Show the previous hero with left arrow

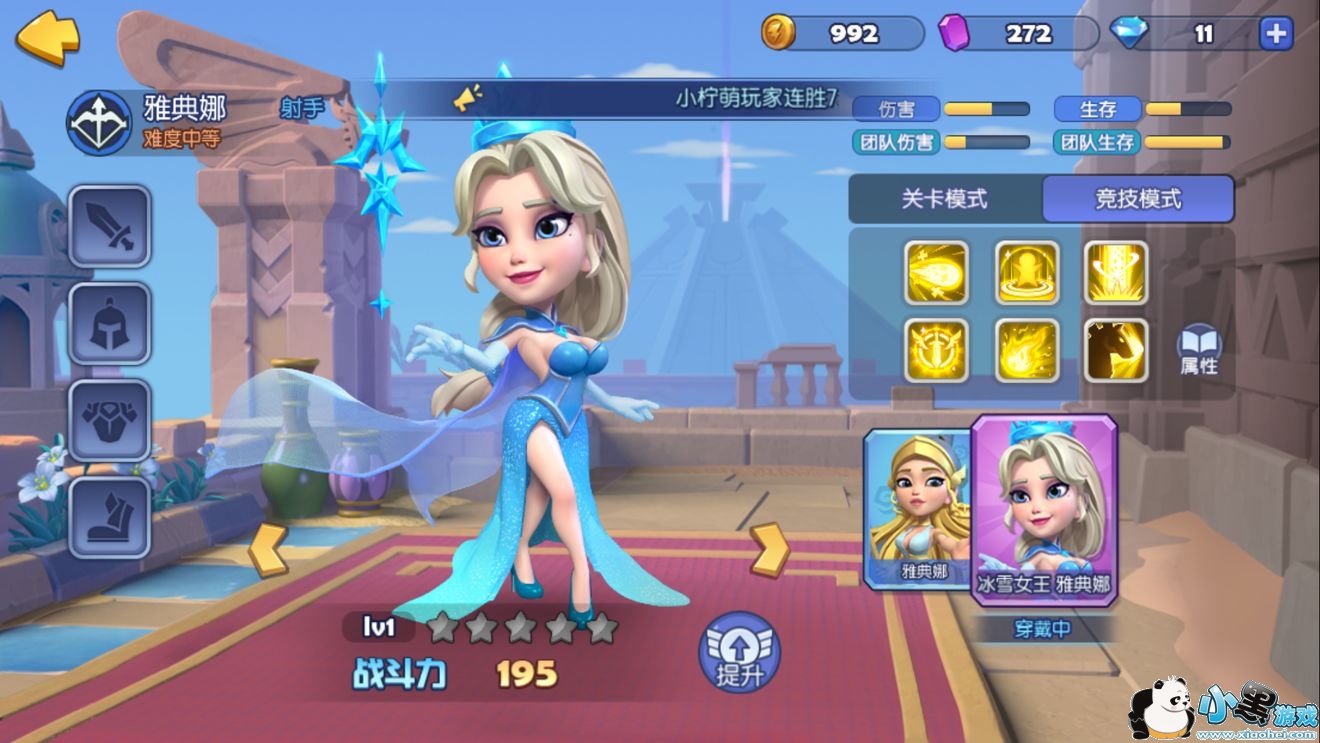[268, 549]
